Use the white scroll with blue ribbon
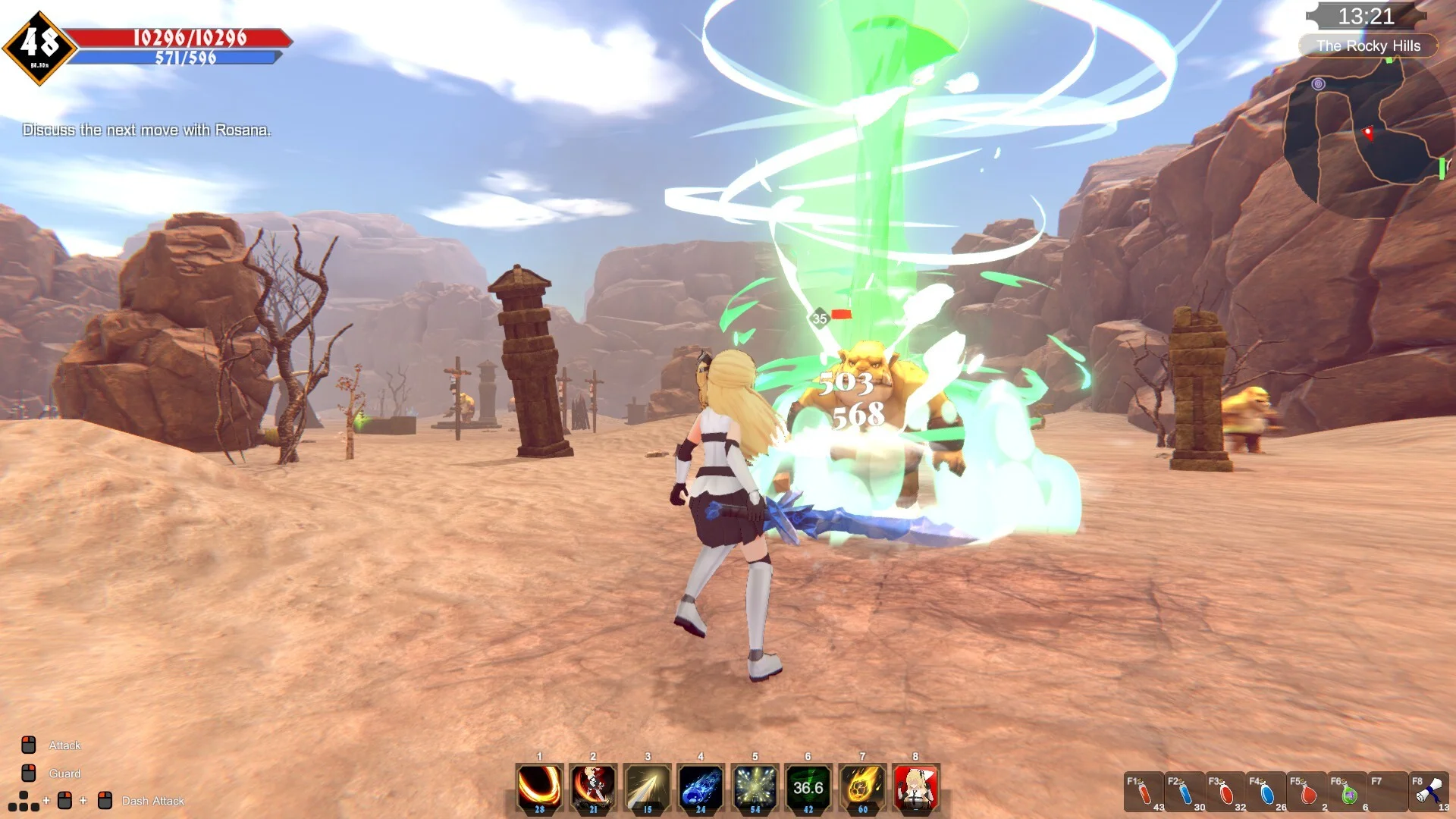The height and width of the screenshot is (819, 1456). (1429, 792)
